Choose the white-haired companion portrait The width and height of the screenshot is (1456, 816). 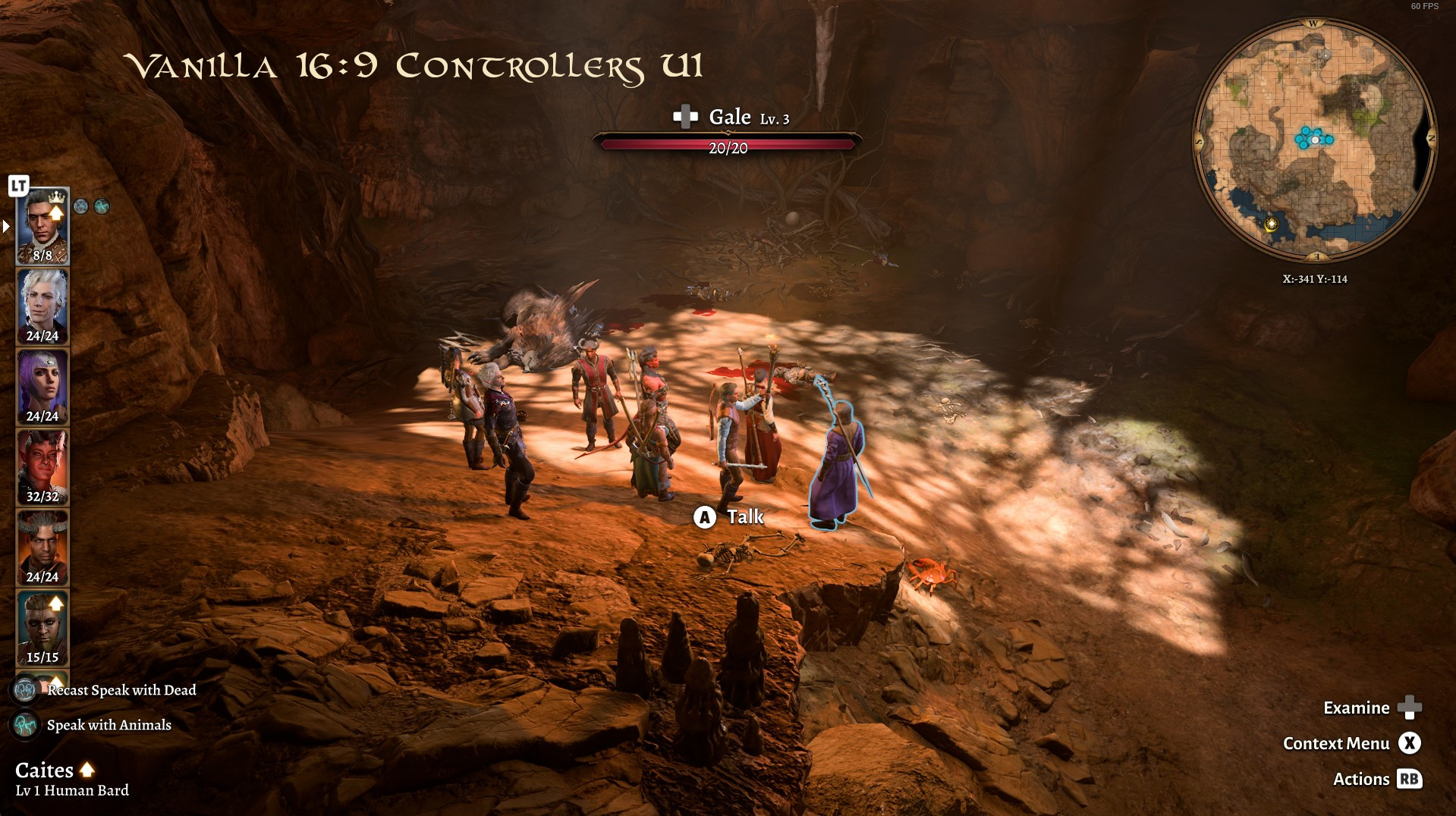coord(42,306)
